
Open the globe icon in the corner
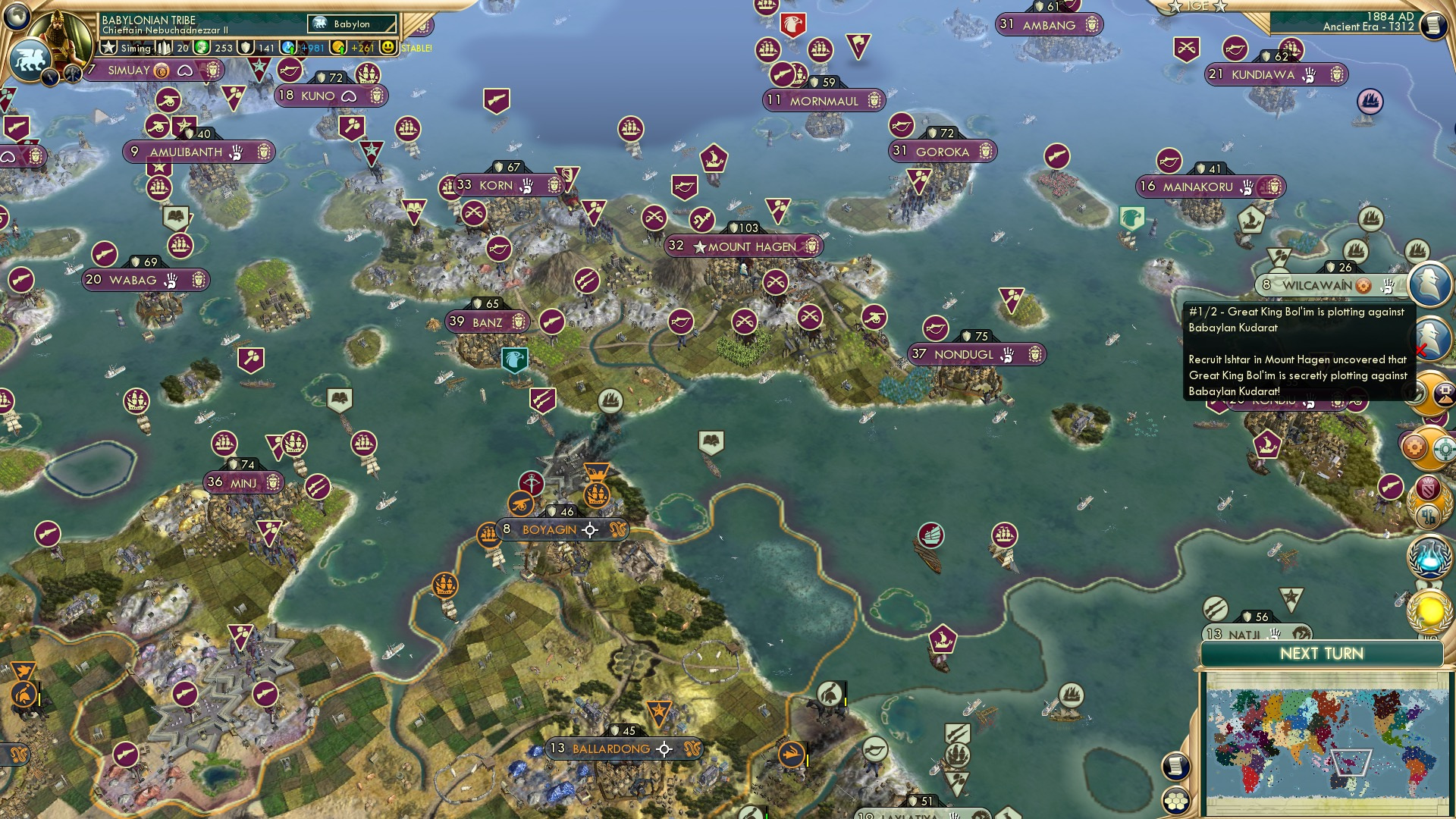click(x=17, y=15)
